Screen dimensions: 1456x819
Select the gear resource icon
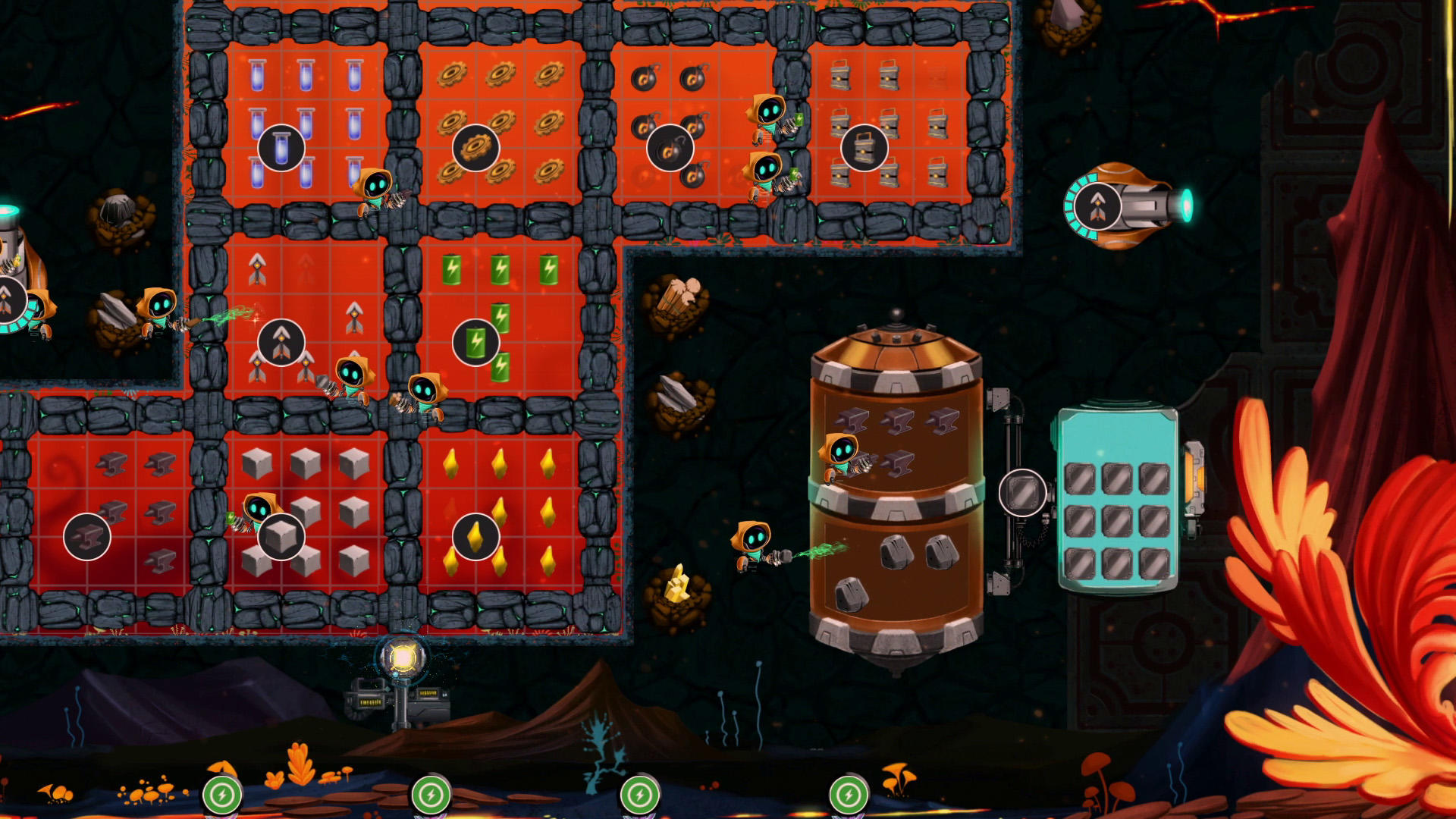click(x=478, y=149)
